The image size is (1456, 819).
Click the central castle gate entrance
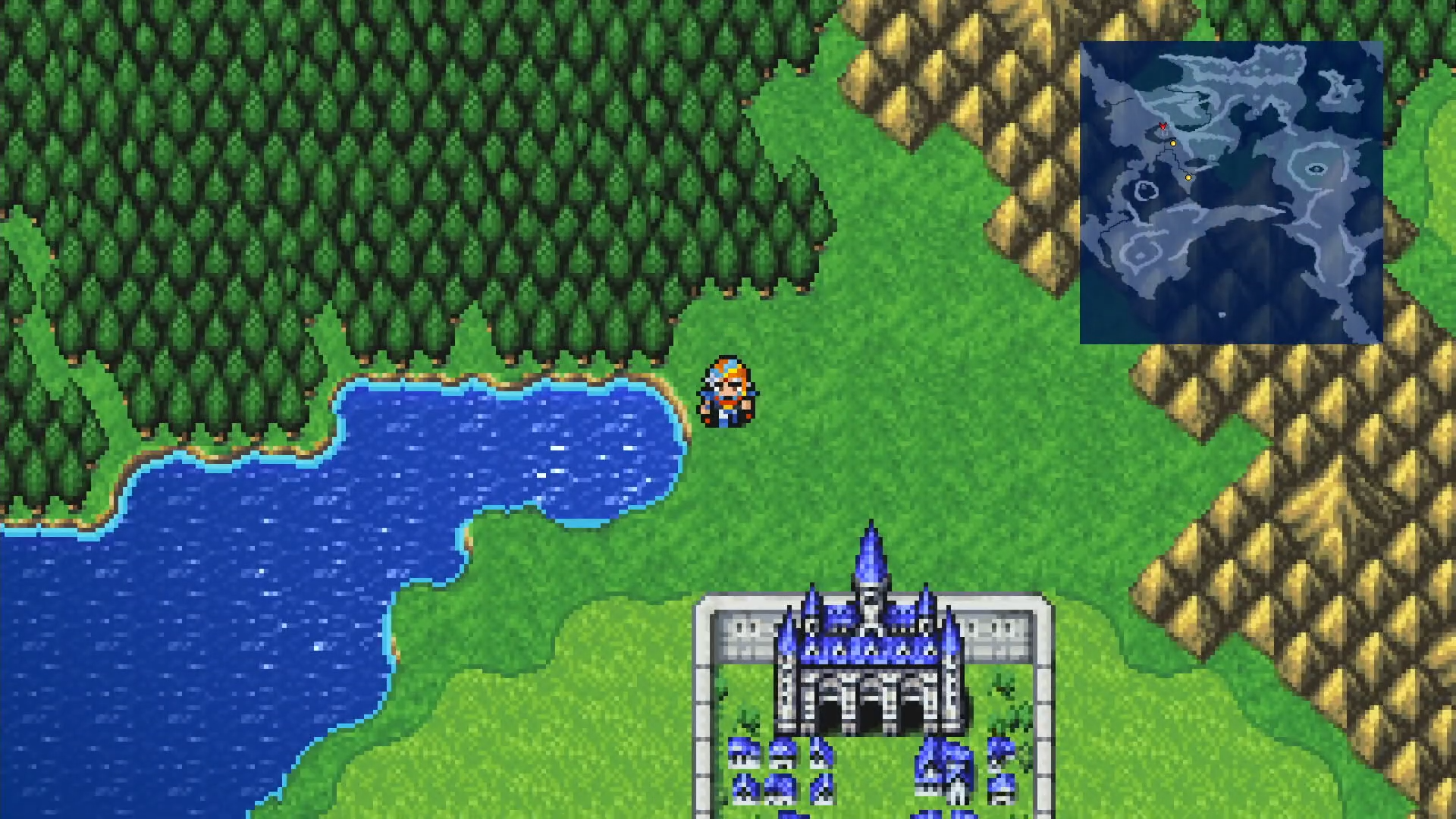point(870,709)
